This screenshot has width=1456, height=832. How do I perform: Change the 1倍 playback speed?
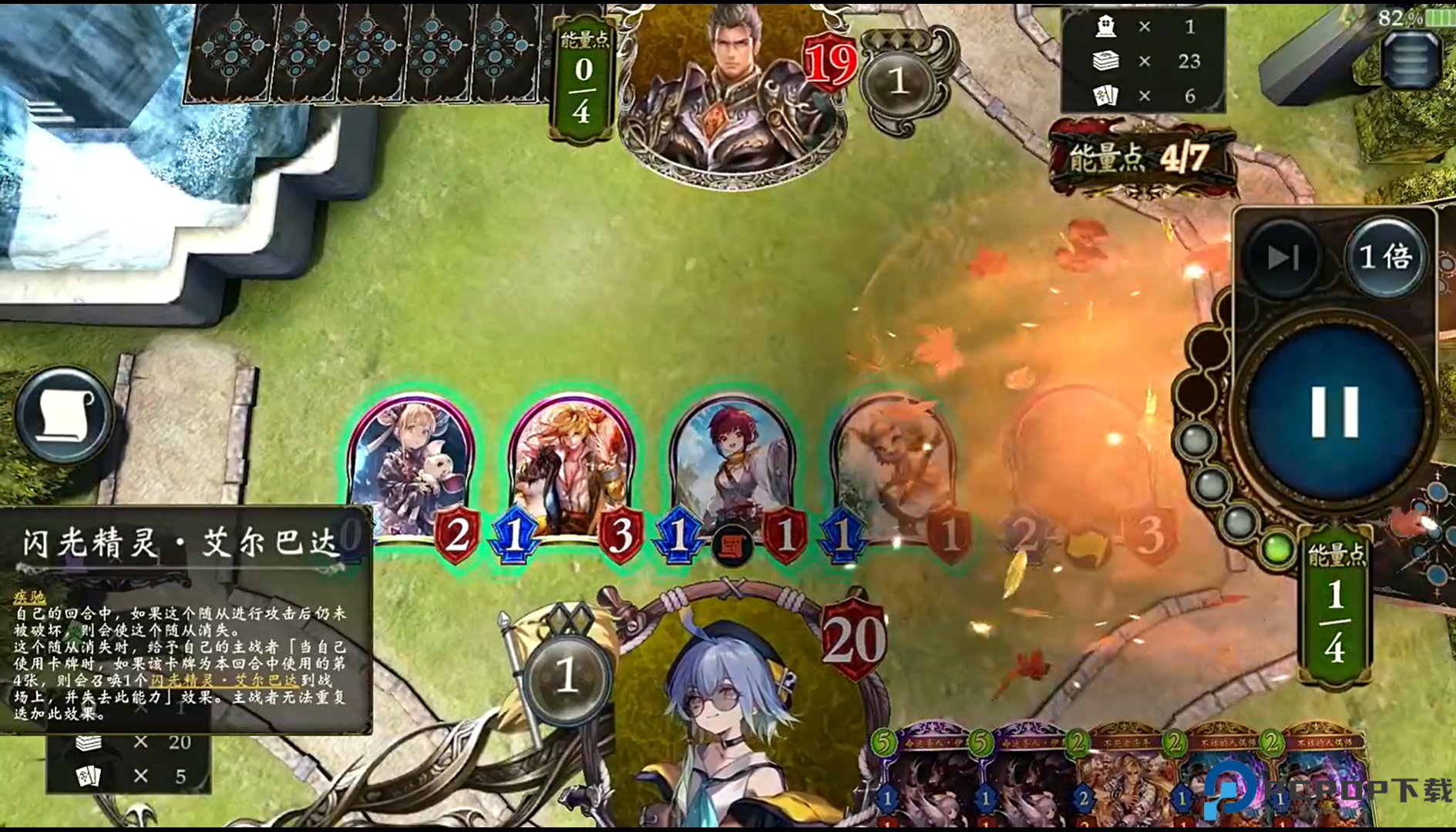pos(1385,257)
